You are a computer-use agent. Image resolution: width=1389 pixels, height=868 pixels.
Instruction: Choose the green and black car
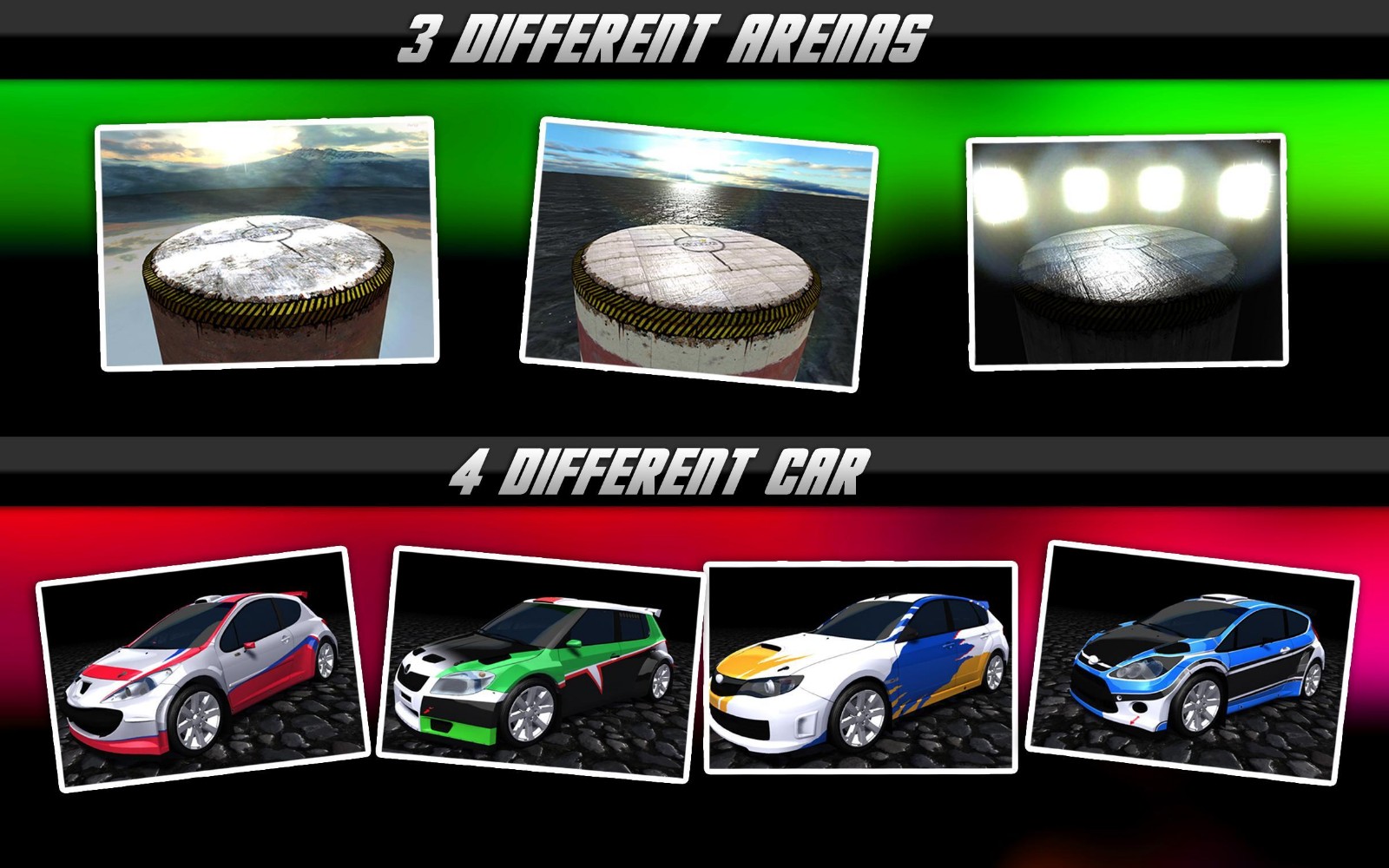click(538, 665)
